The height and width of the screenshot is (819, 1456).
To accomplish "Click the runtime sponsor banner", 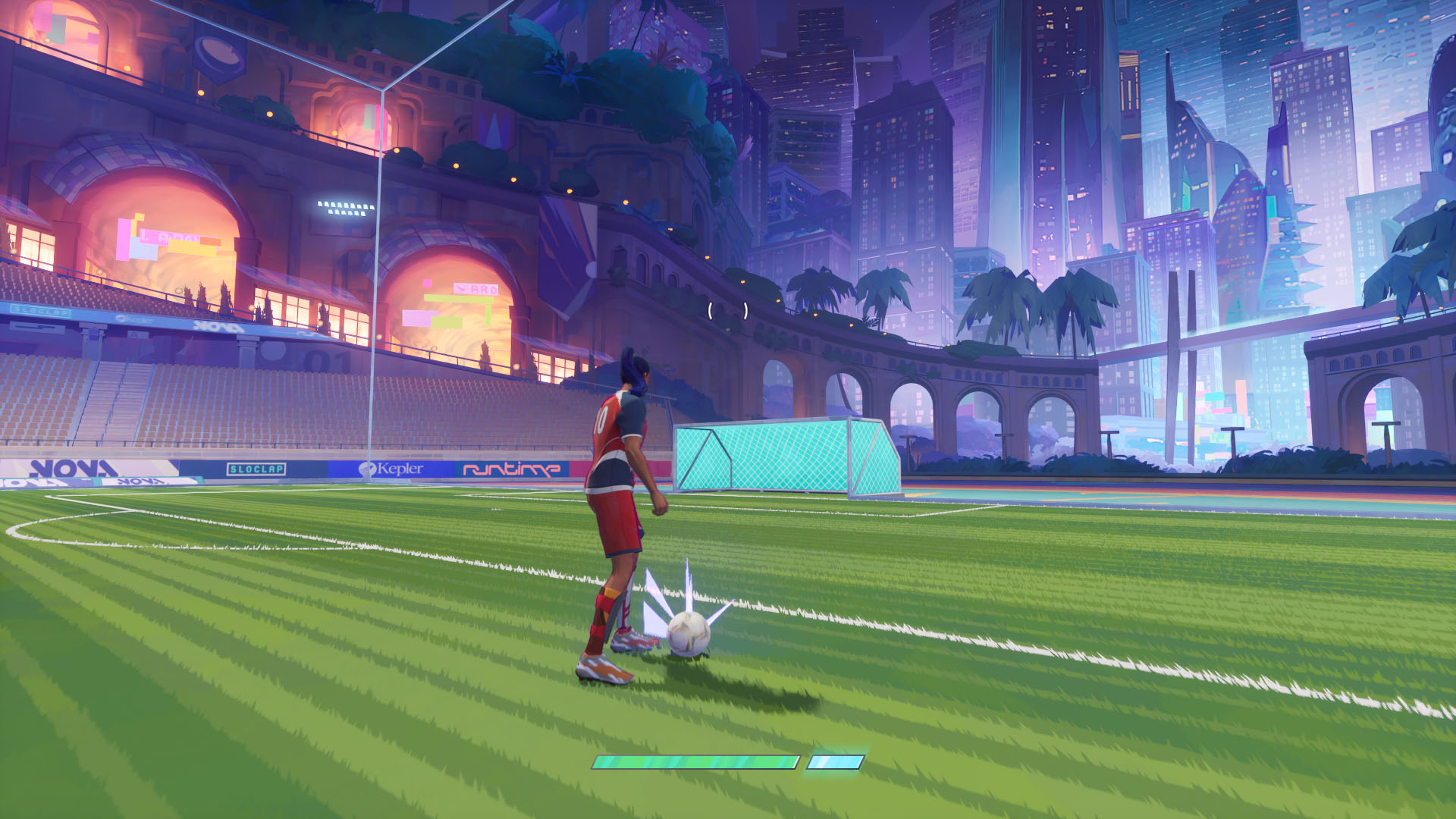I will pos(507,466).
